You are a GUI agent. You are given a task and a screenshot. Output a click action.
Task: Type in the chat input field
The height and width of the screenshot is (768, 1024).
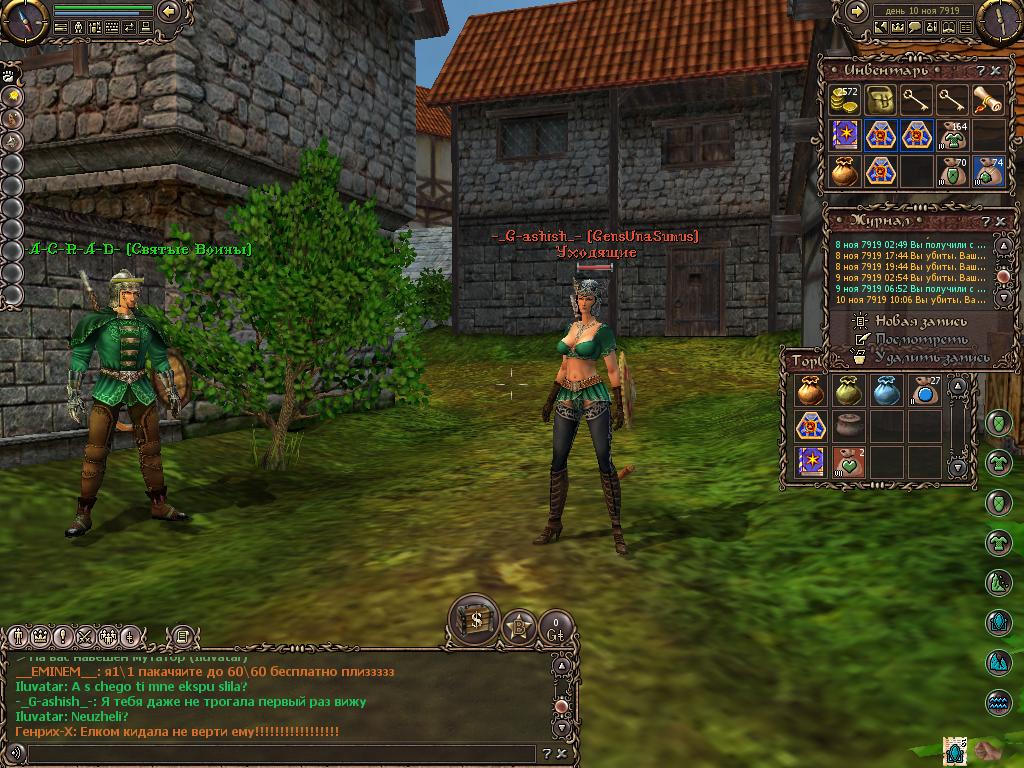click(280, 754)
